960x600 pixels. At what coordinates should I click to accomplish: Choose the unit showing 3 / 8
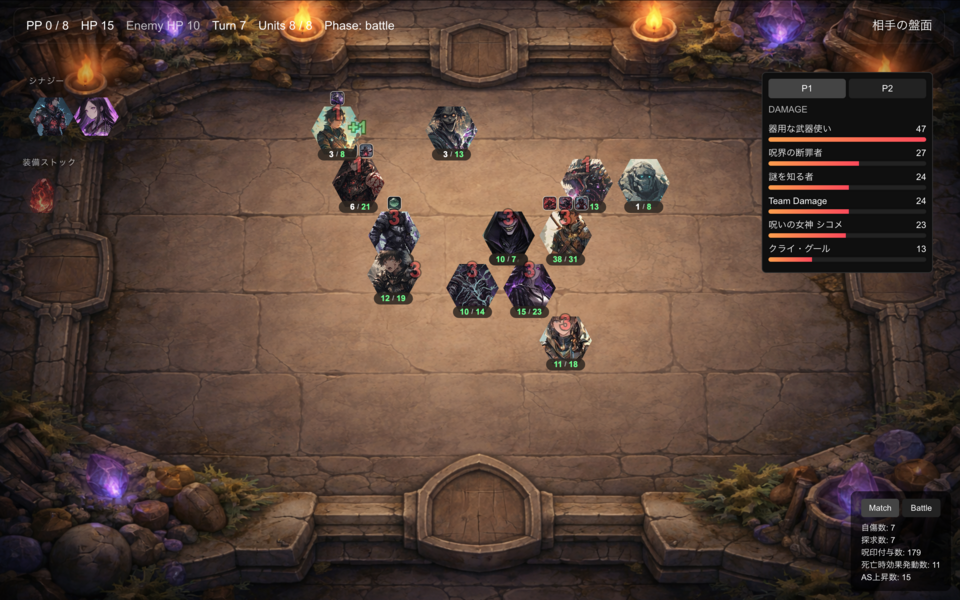pyautogui.click(x=337, y=129)
